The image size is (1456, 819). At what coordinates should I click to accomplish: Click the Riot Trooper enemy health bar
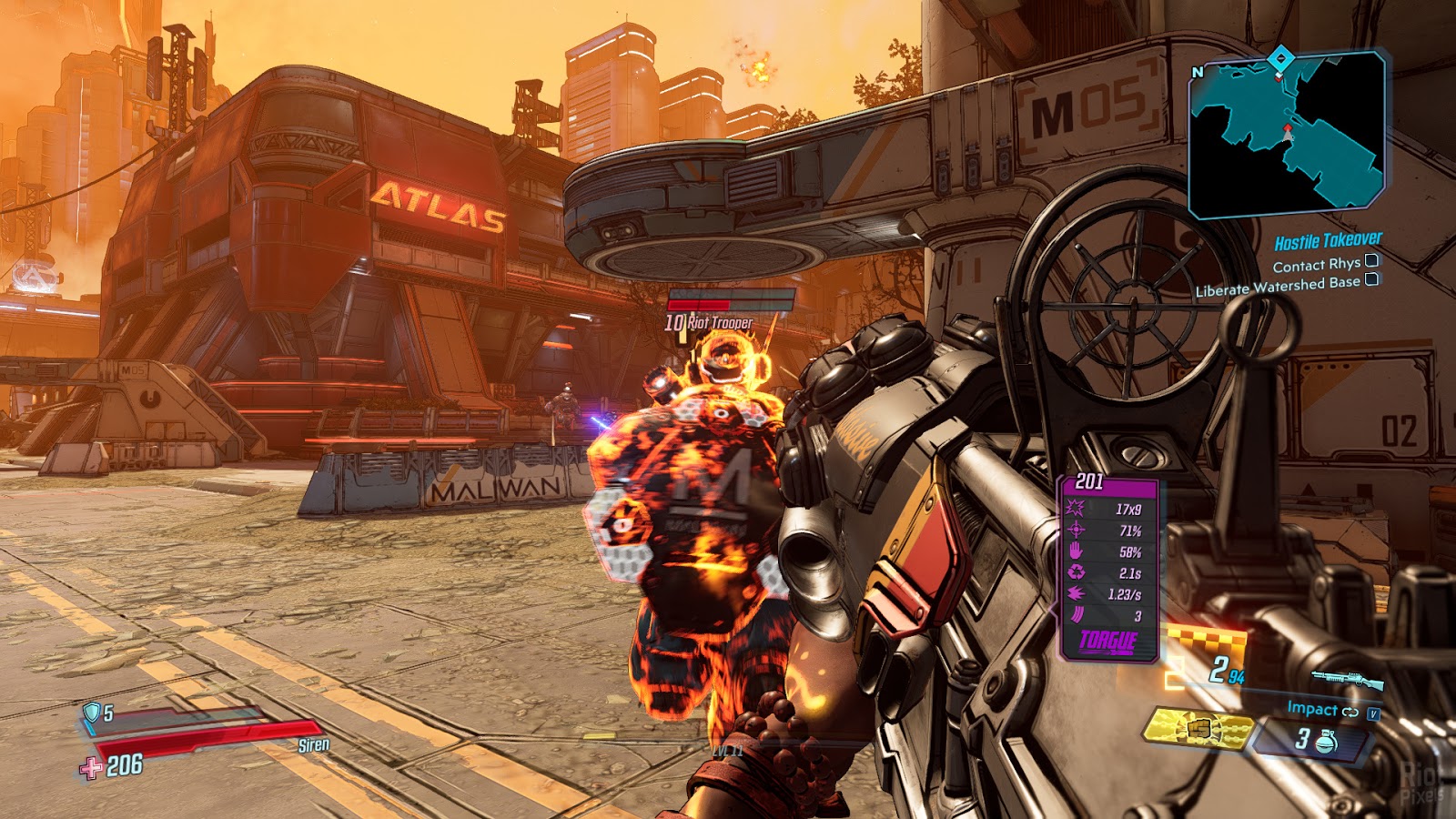point(728,302)
